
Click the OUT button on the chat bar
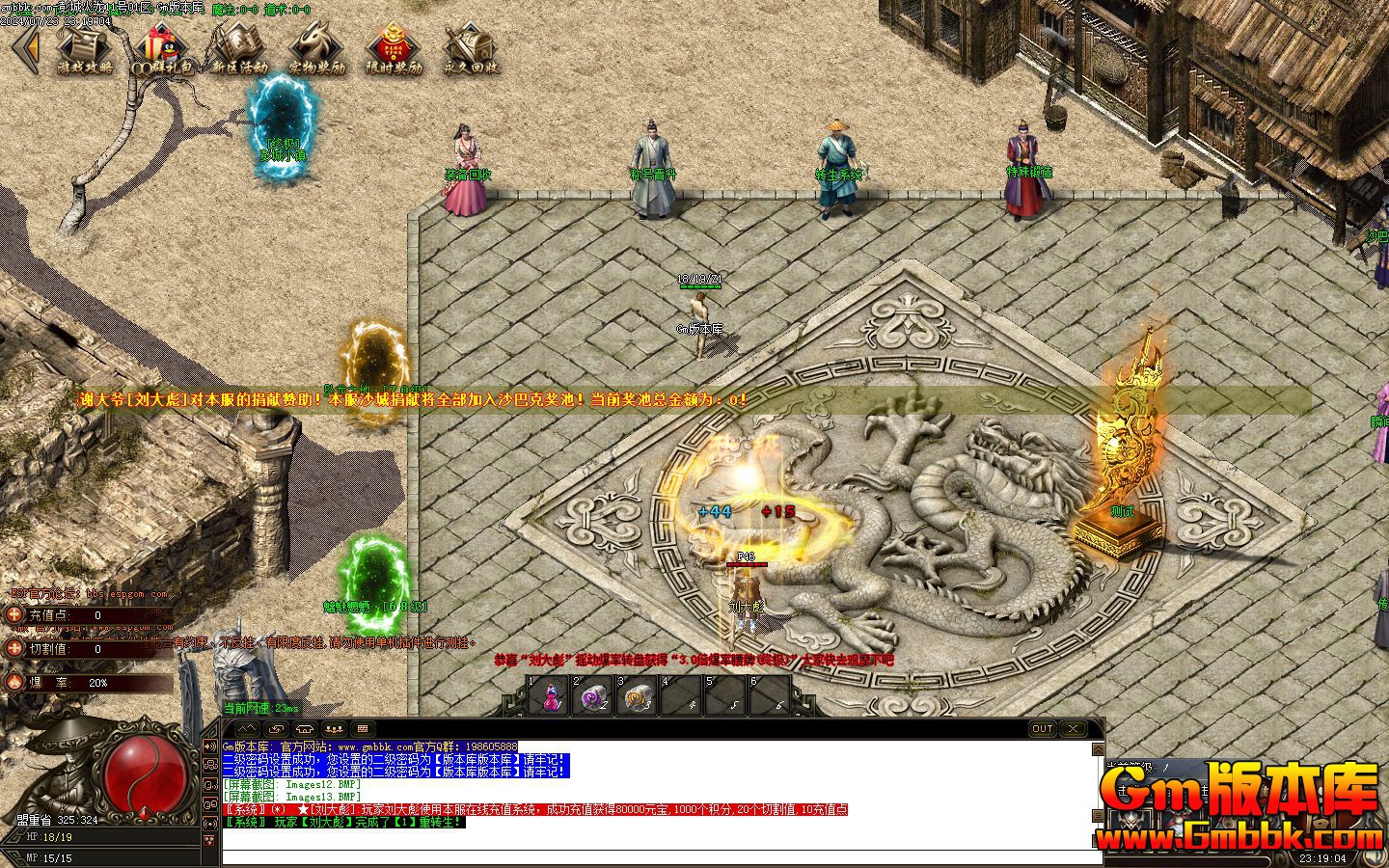pyautogui.click(x=1042, y=729)
